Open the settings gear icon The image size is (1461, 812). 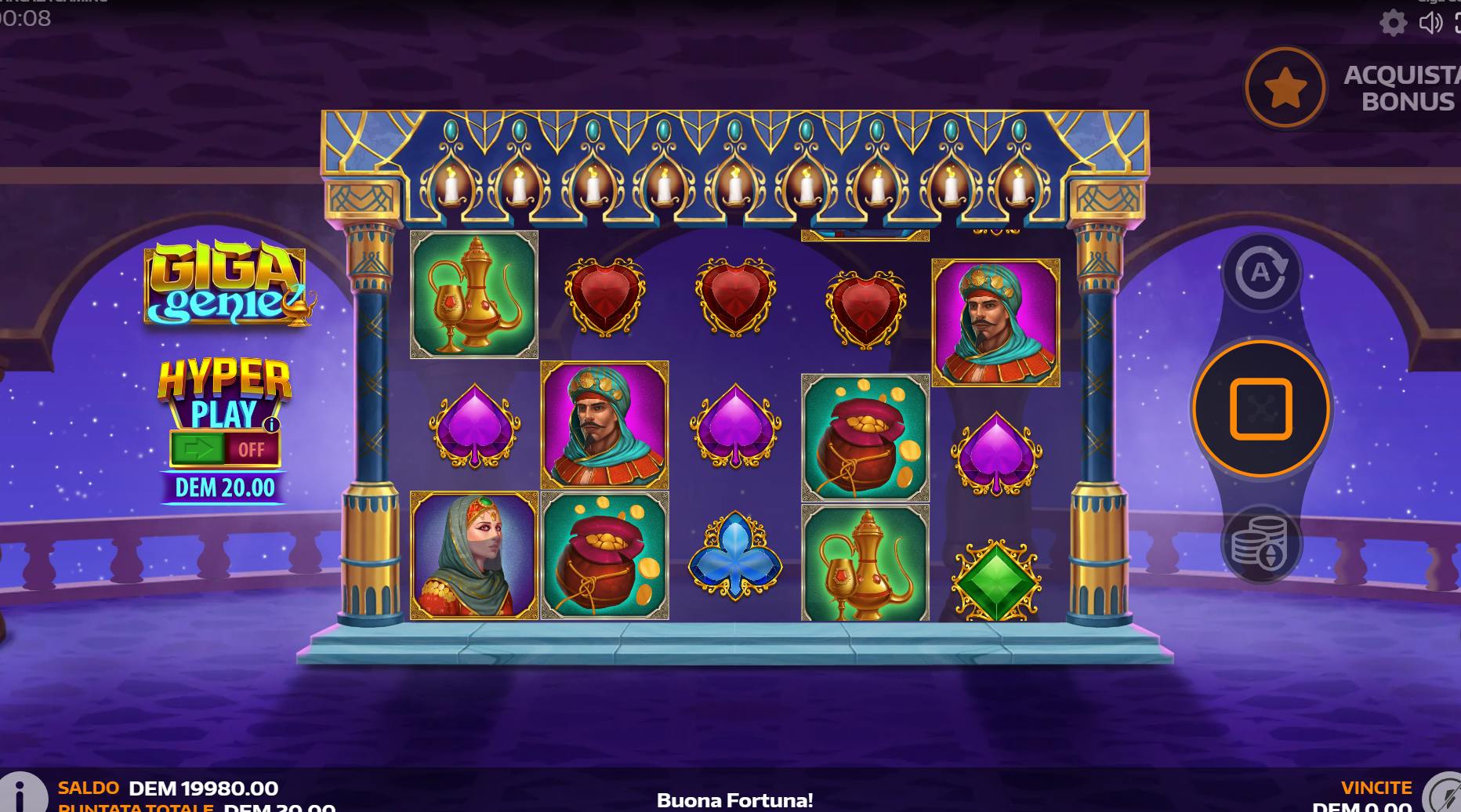pyautogui.click(x=1393, y=23)
